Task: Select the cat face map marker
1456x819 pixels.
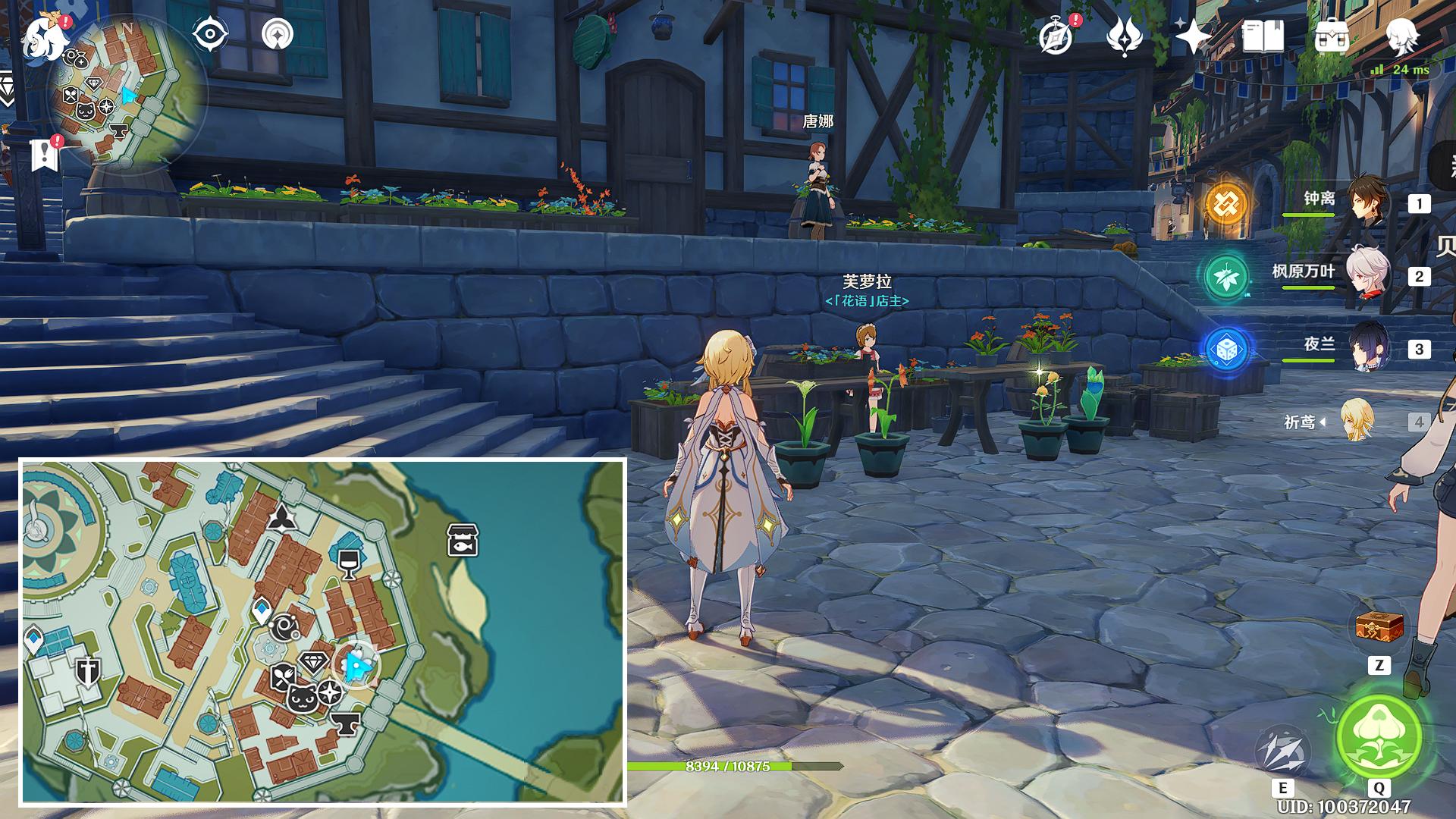Action: coord(301,697)
